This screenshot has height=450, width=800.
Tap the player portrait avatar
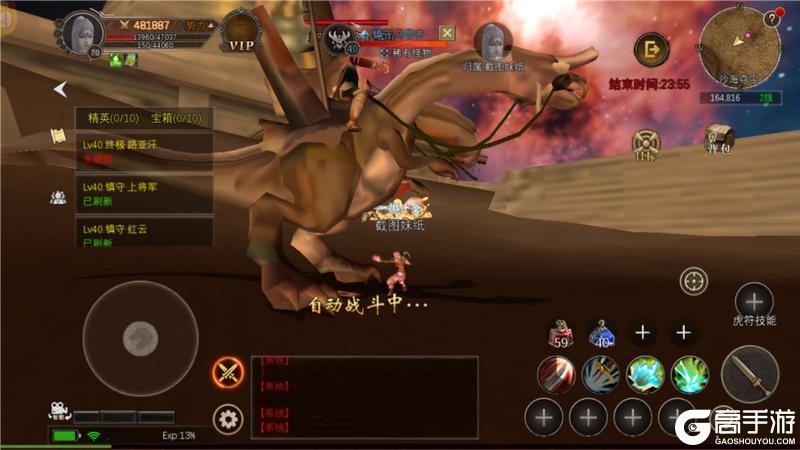tap(81, 35)
